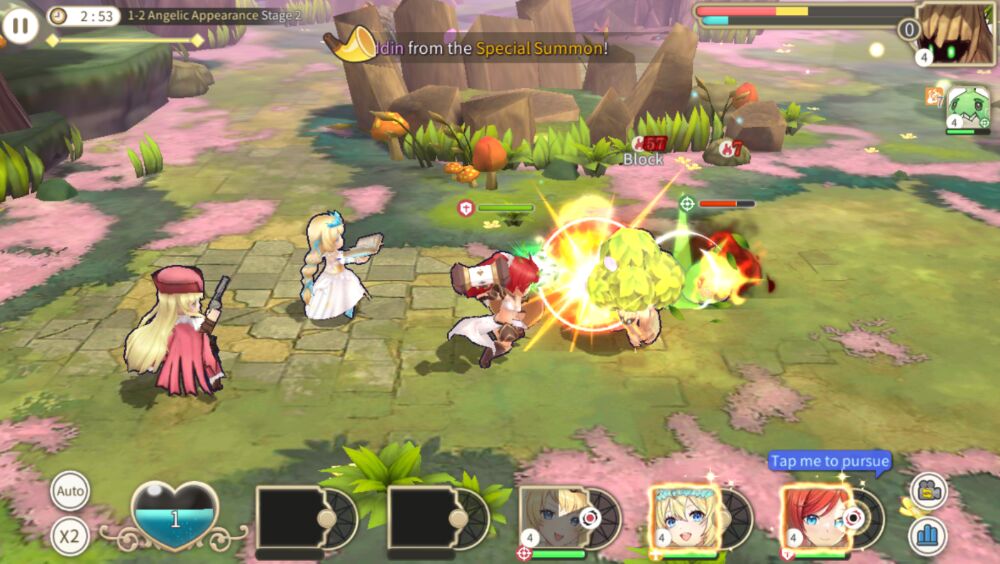Toggle the X2 battle speed

click(x=70, y=536)
